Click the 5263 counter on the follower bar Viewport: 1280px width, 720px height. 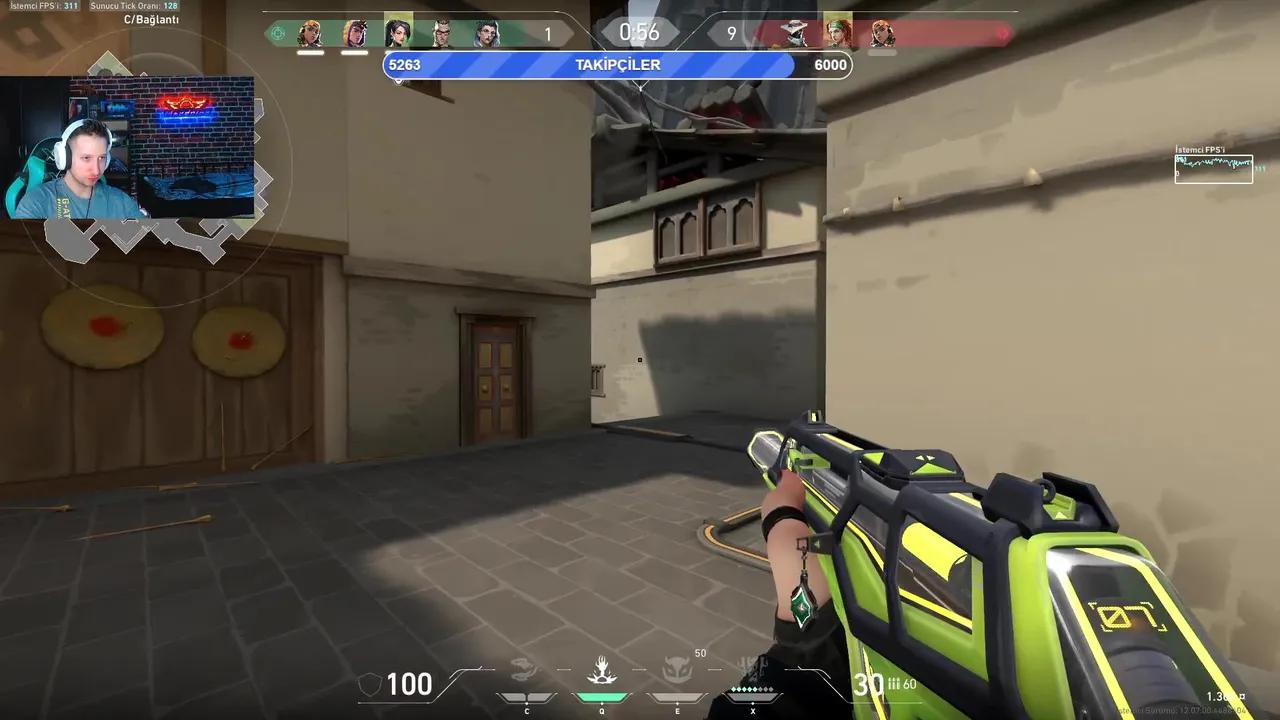tap(405, 65)
